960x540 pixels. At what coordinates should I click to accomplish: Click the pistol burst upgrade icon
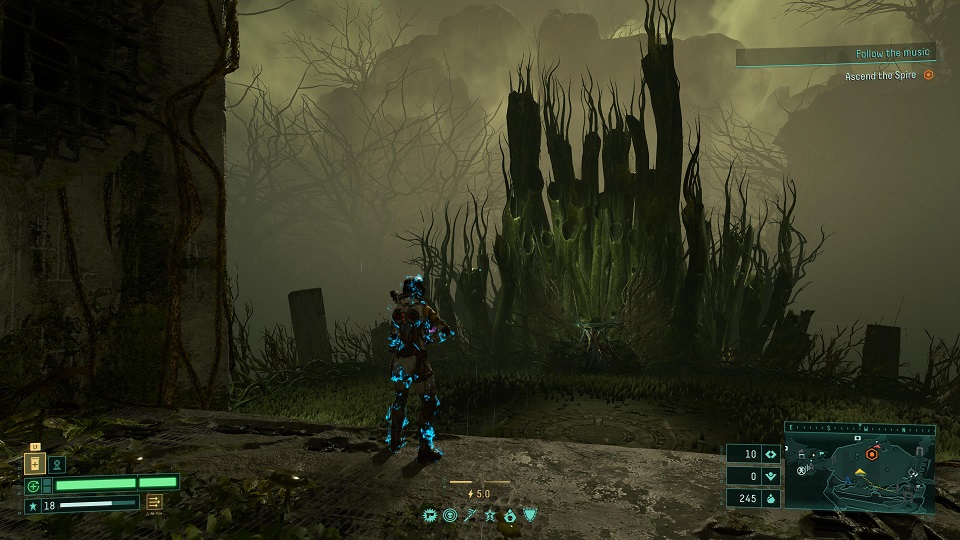431,515
